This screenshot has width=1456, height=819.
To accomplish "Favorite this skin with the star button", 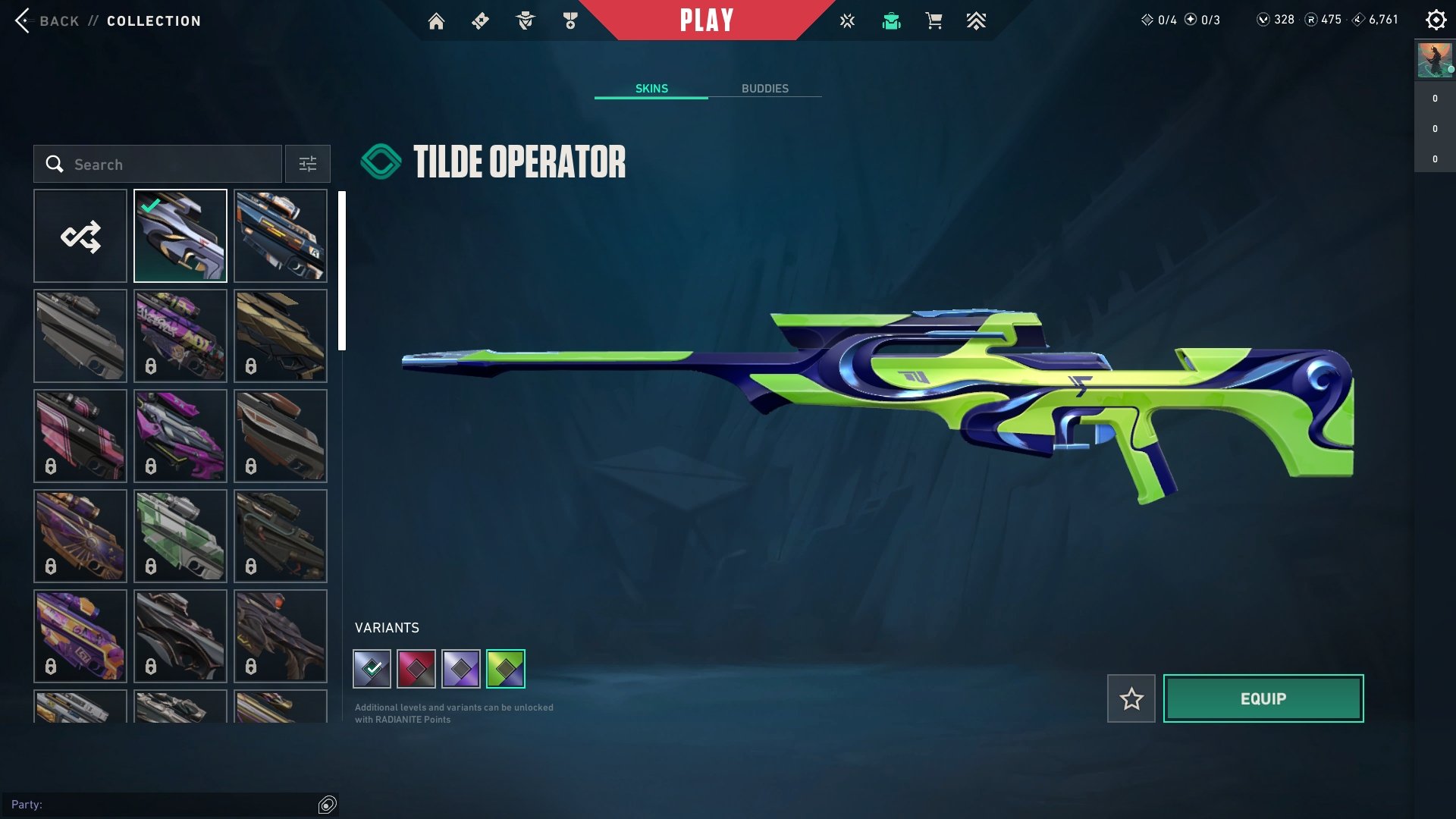I will [1131, 698].
